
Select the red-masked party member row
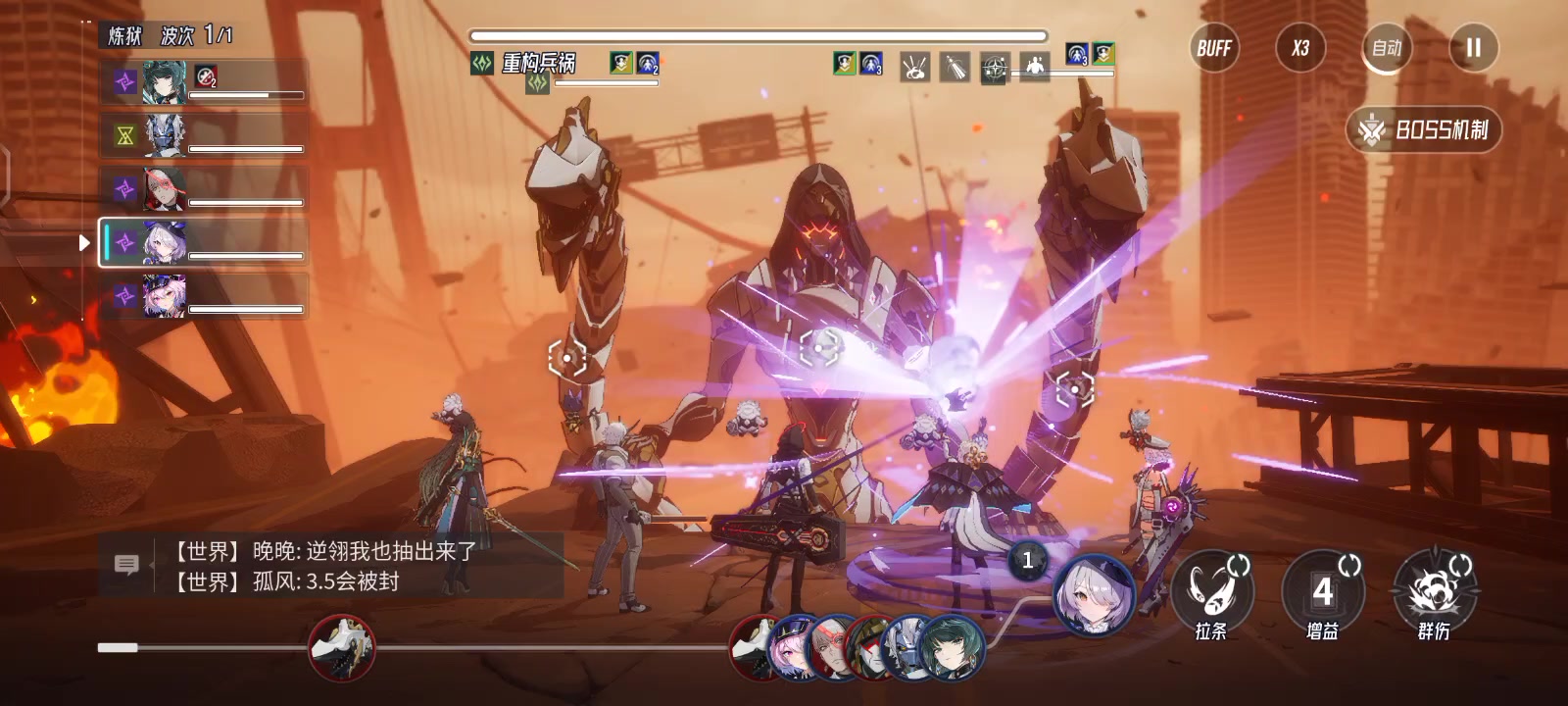204,189
